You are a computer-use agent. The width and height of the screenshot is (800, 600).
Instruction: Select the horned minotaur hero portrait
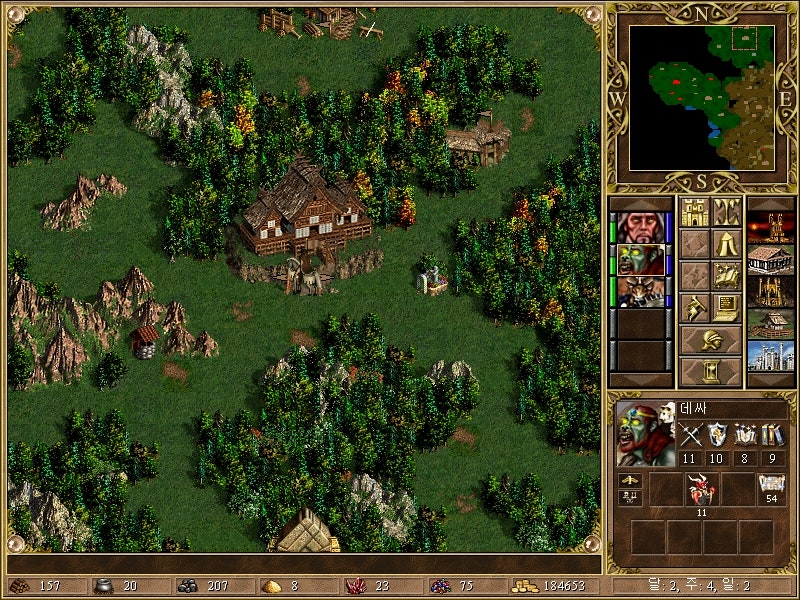tap(639, 291)
